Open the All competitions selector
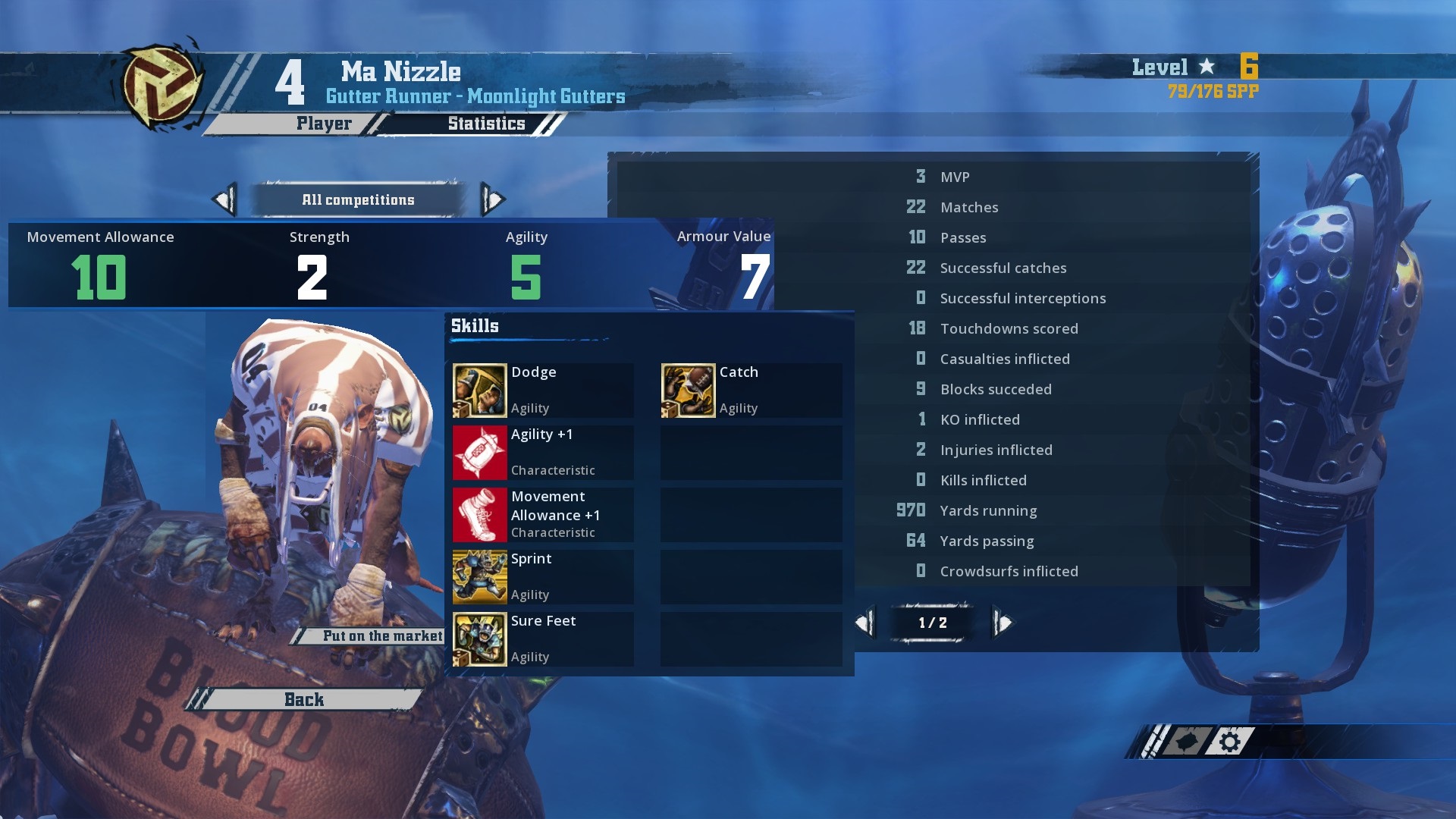The width and height of the screenshot is (1456, 819). [x=358, y=200]
